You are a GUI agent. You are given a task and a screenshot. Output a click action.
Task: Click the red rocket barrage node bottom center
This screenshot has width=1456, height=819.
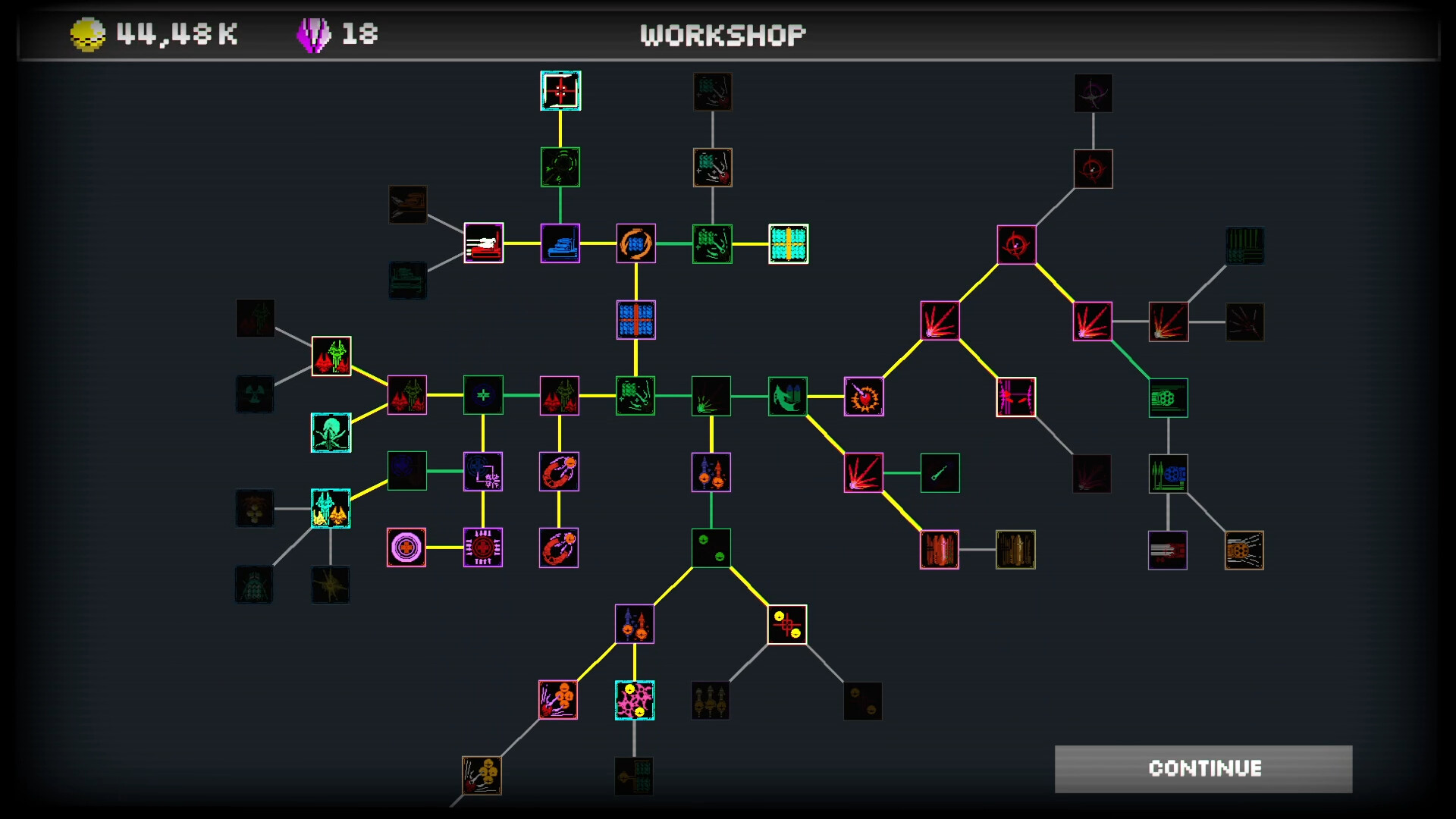click(558, 700)
